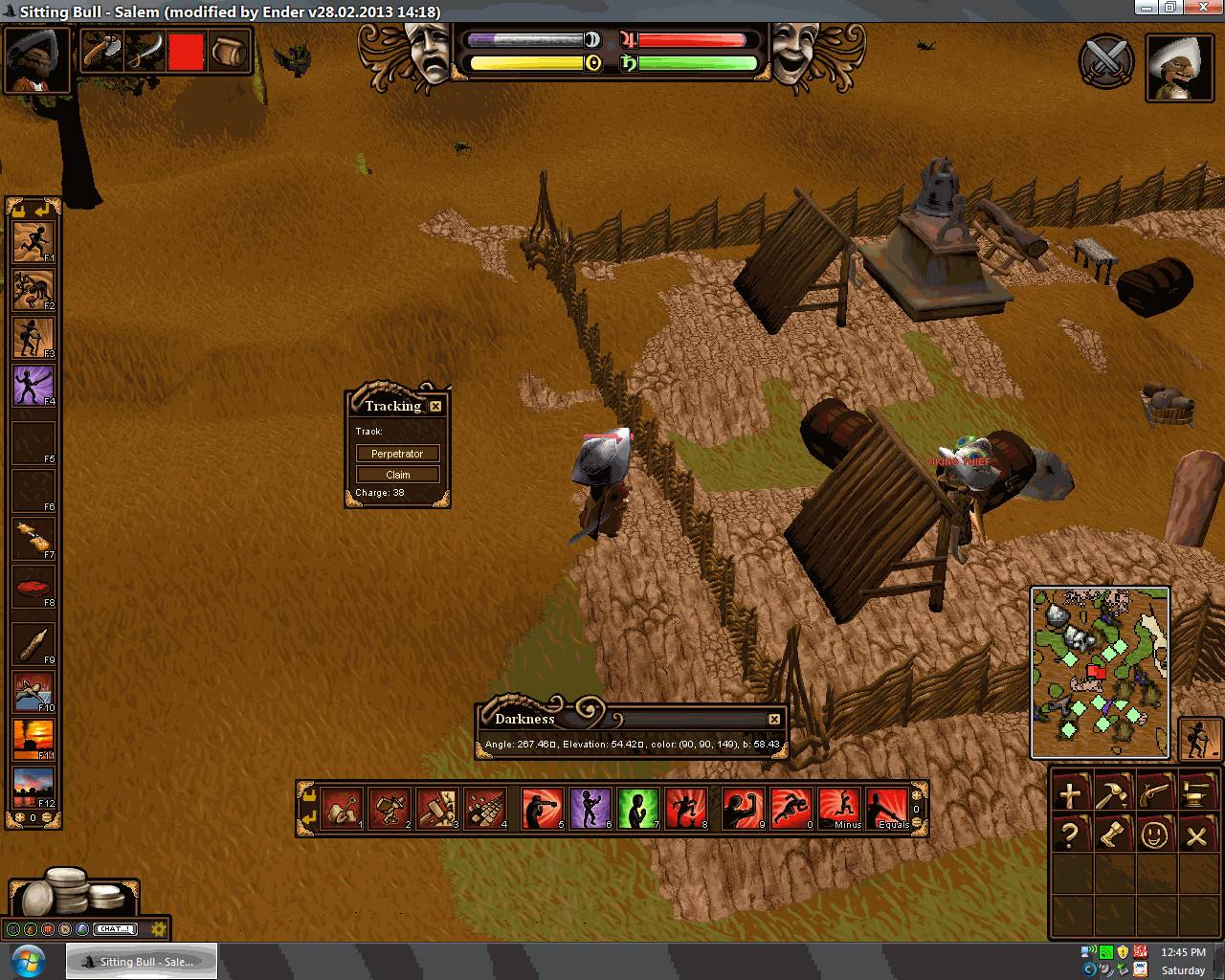The width and height of the screenshot is (1225, 980).
Task: Open the CHAT box button
Action: click(x=116, y=928)
